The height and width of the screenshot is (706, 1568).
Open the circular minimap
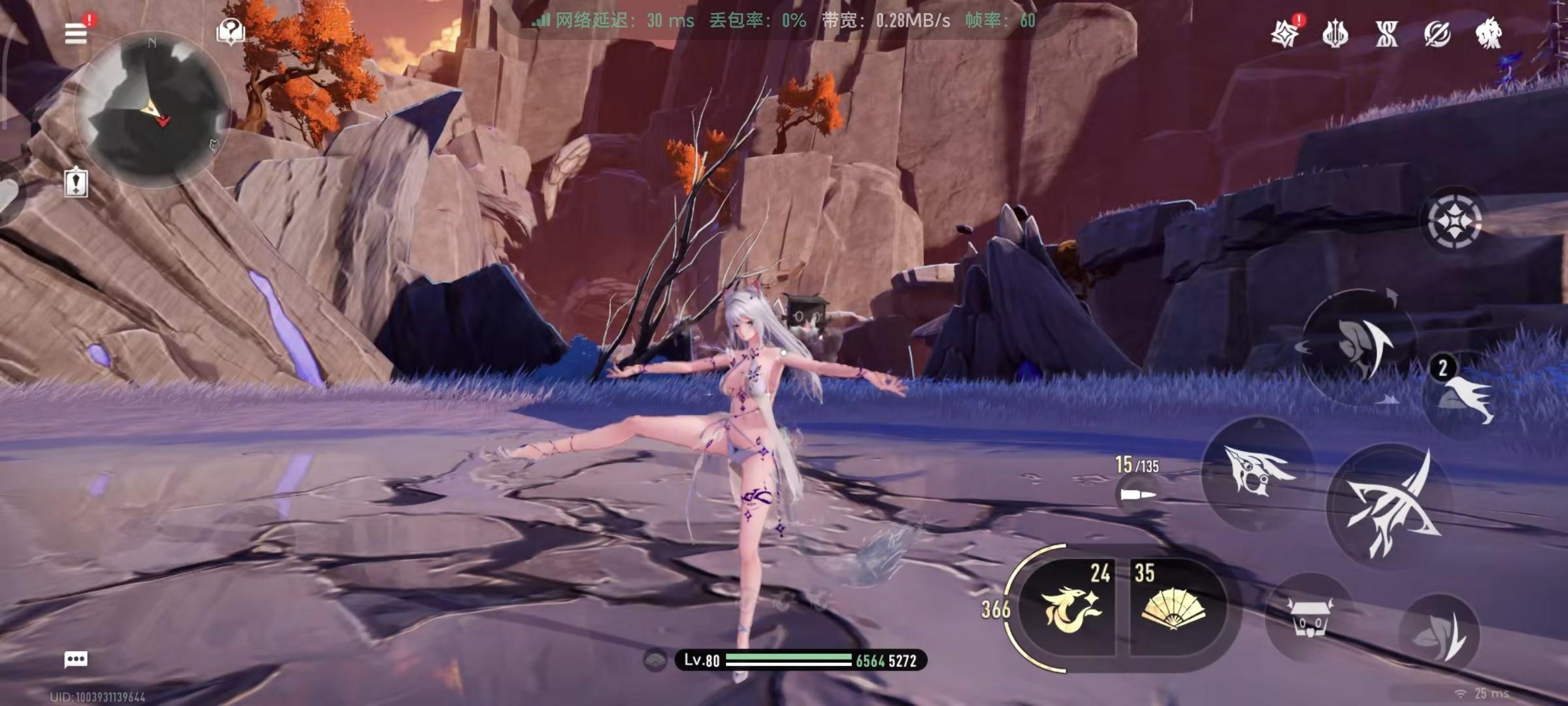(x=153, y=112)
